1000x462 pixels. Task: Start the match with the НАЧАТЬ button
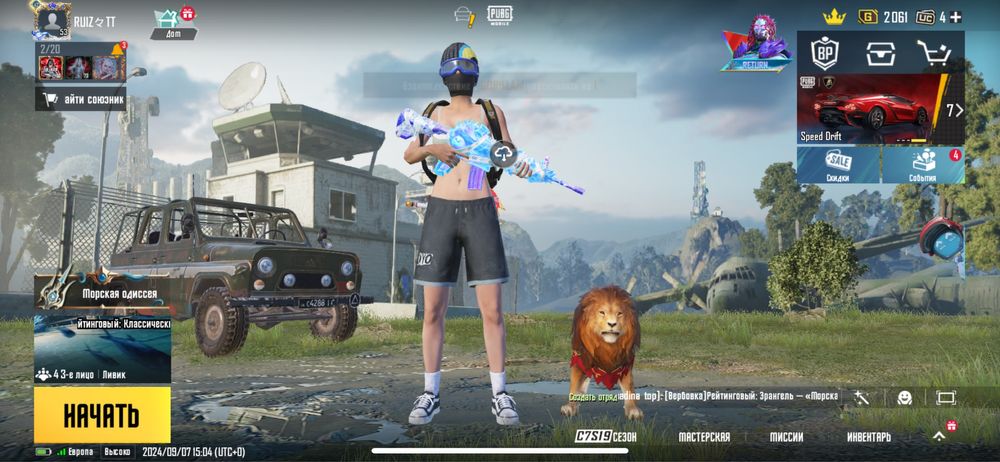coord(102,414)
